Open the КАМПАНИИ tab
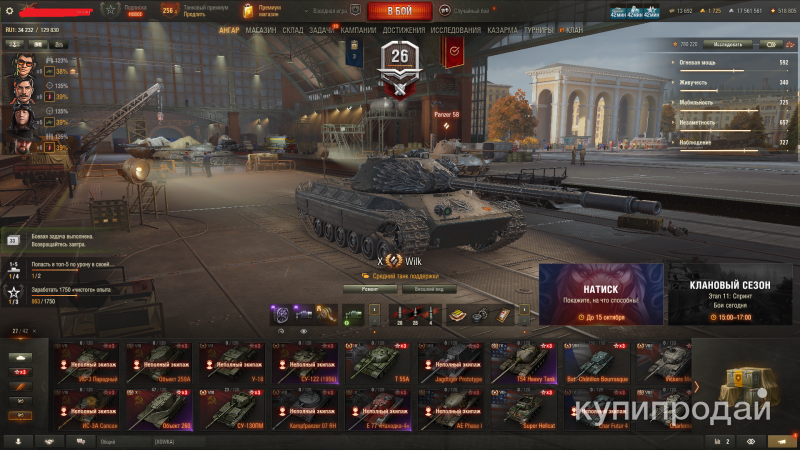 [358, 30]
